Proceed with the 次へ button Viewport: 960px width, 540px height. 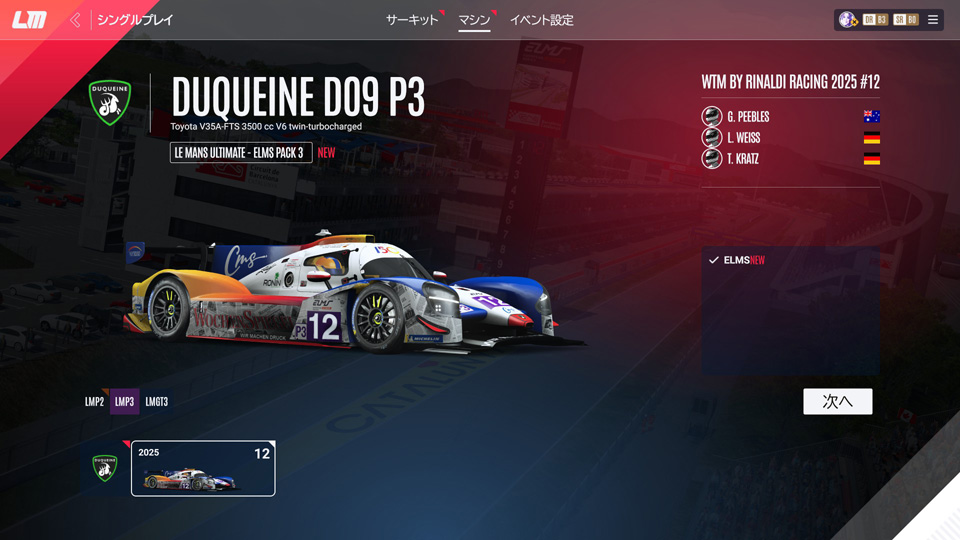point(837,401)
